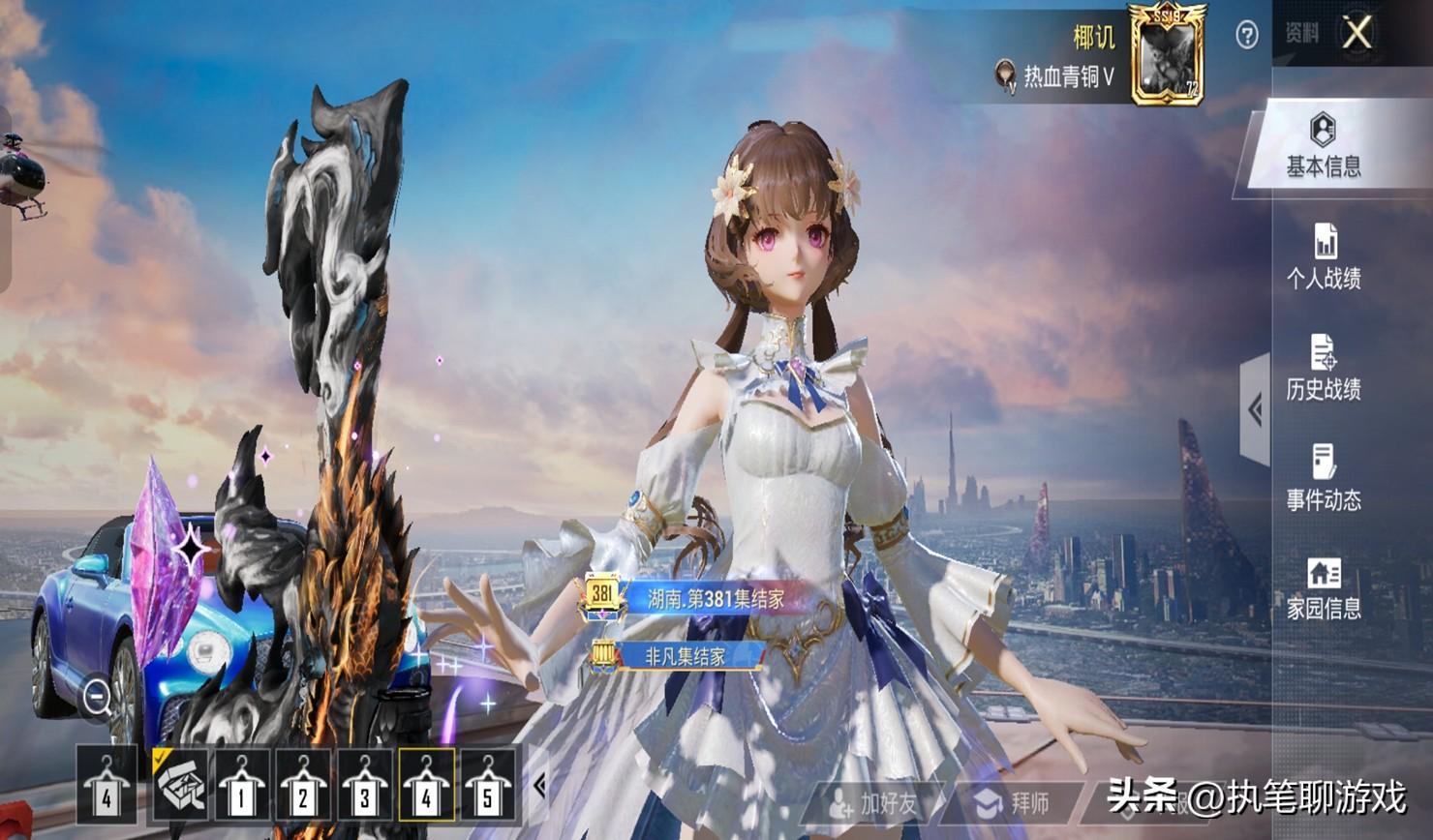
Task: Close the profile screen with the X
Action: pyautogui.click(x=1357, y=33)
